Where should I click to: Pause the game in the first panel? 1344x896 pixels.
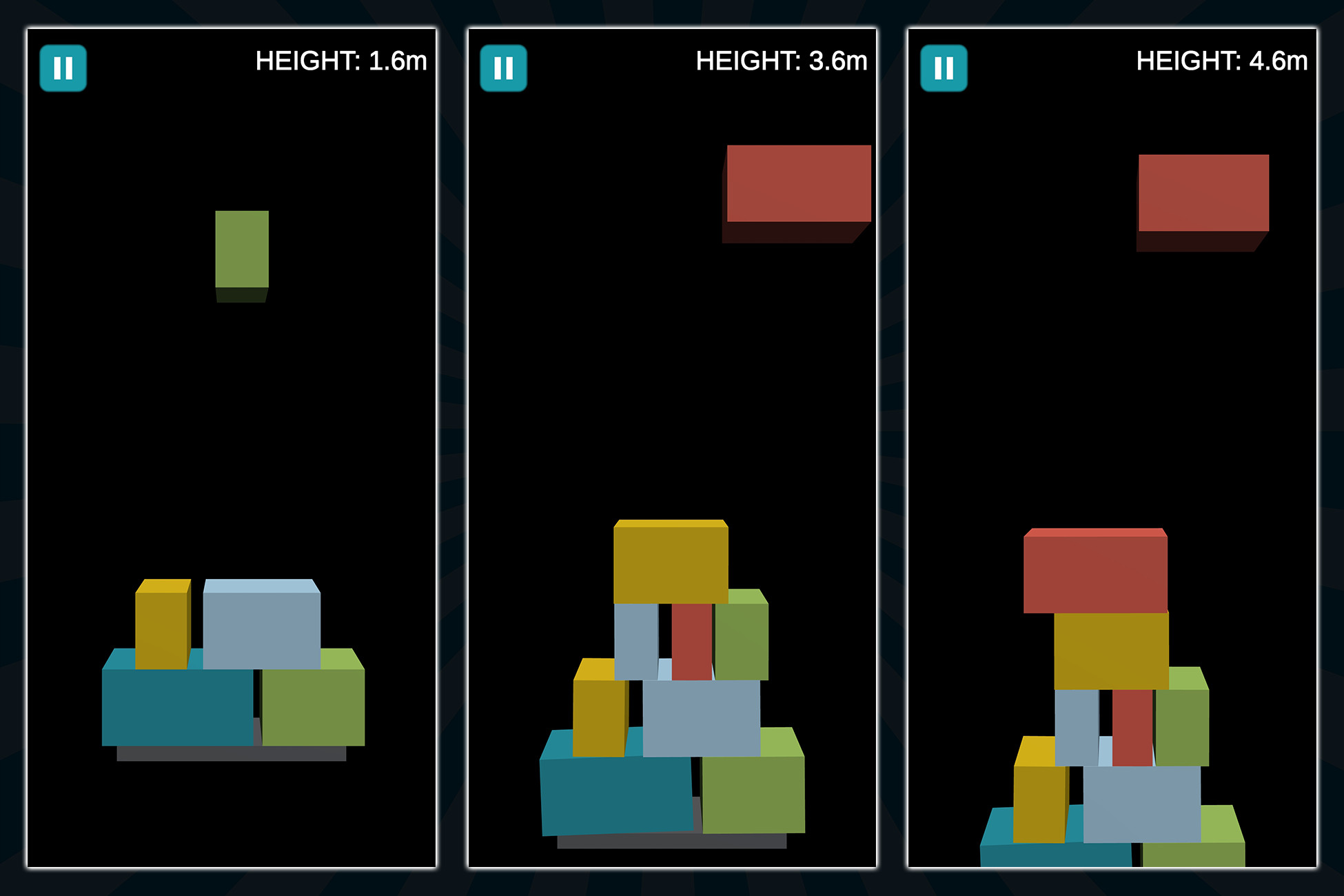coord(64,68)
